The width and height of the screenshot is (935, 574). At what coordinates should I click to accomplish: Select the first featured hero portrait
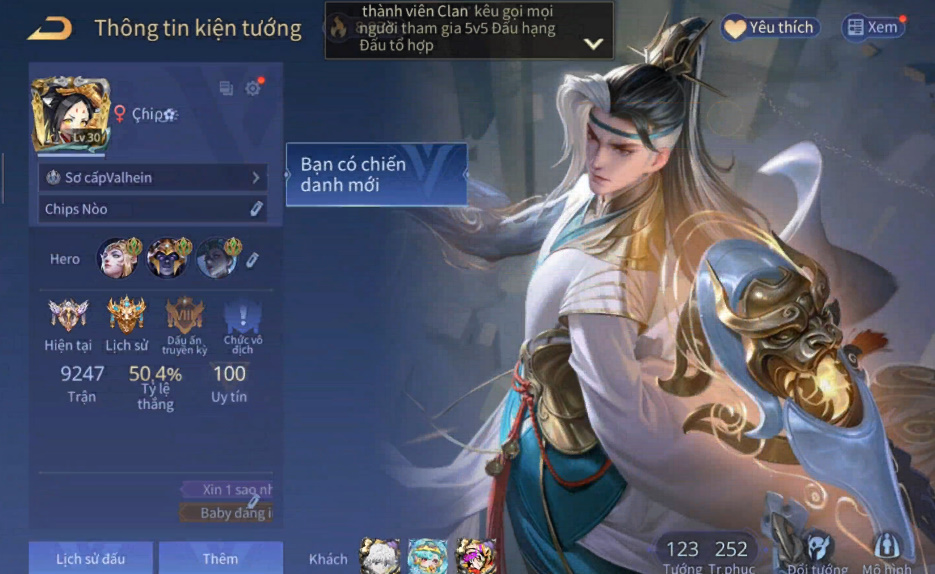[x=117, y=258]
